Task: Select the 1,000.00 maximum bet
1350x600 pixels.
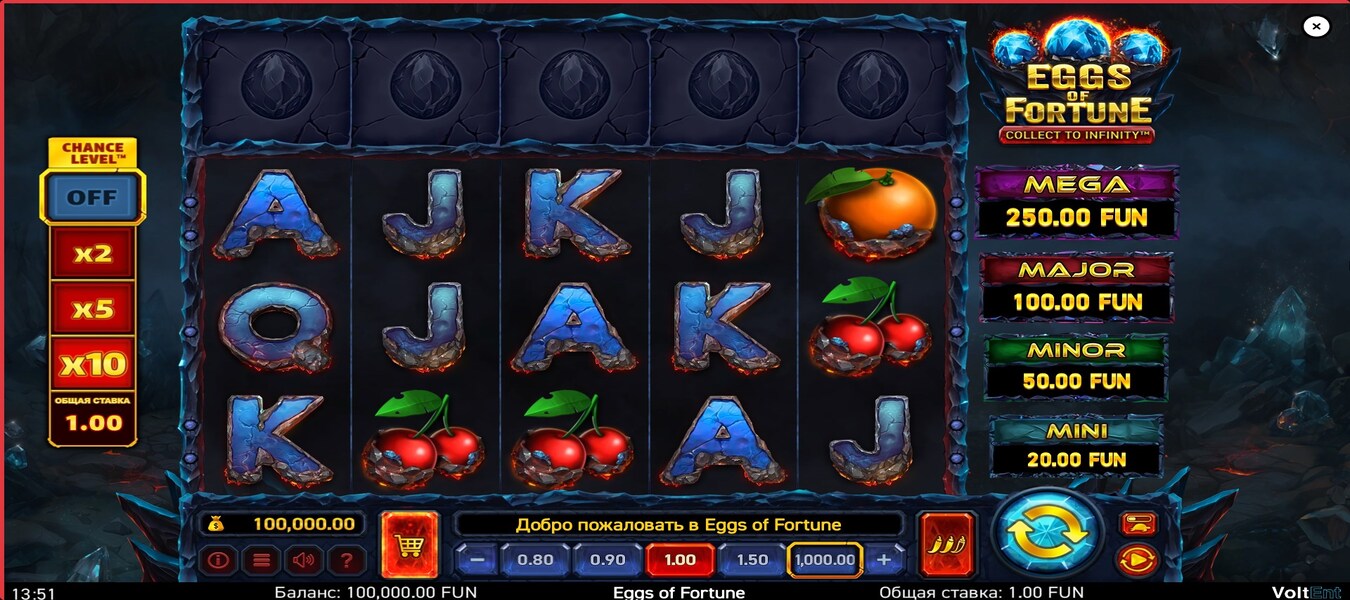Action: click(825, 560)
